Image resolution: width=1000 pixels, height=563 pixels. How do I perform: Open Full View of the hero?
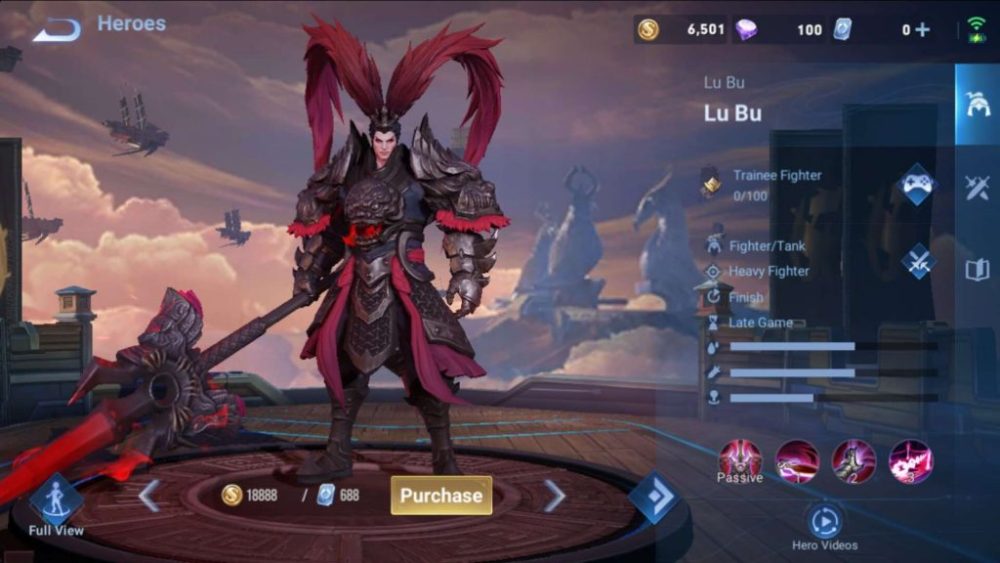(56, 504)
